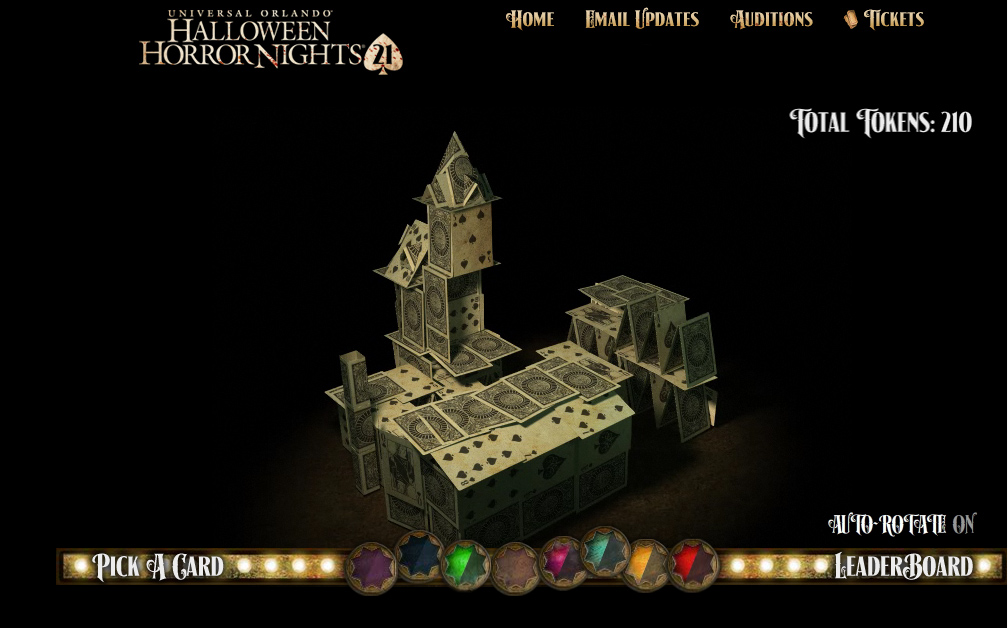Click the Halloween Horror Nights logo
The image size is (1008, 628).
click(270, 43)
